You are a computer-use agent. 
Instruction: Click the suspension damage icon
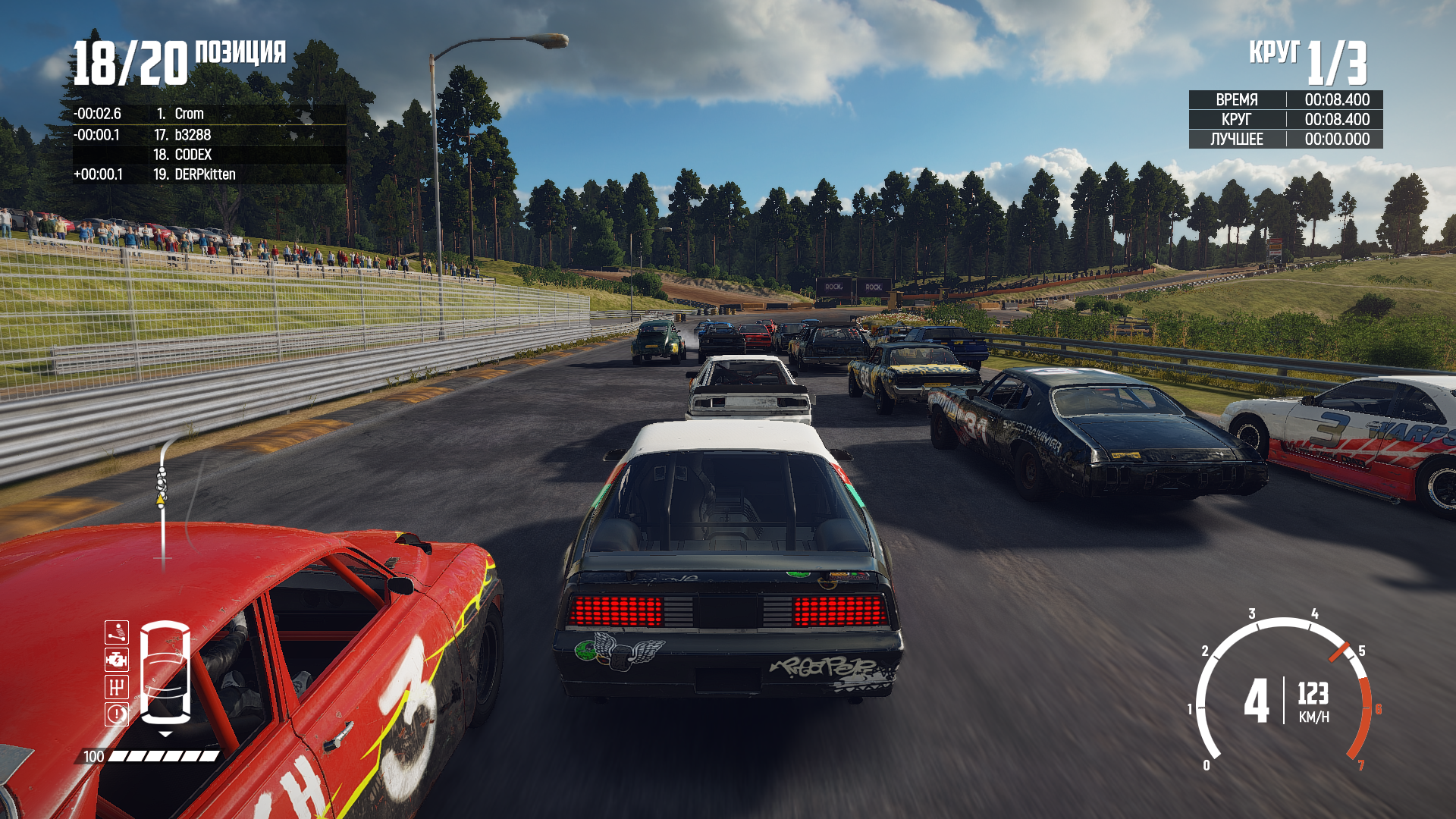pyautogui.click(x=117, y=632)
